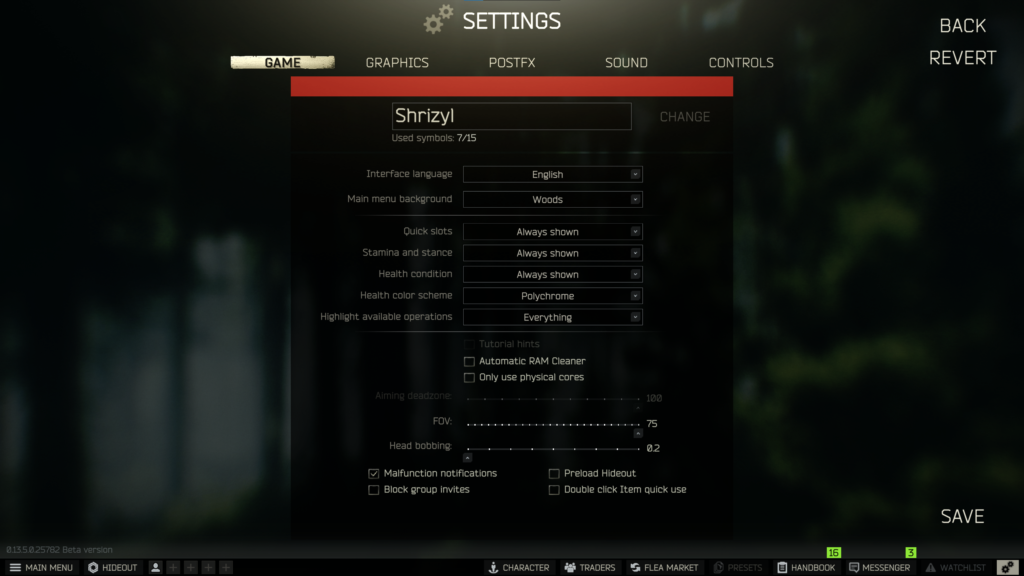Image resolution: width=1024 pixels, height=576 pixels.
Task: Open the Interface language dropdown
Action: (552, 174)
